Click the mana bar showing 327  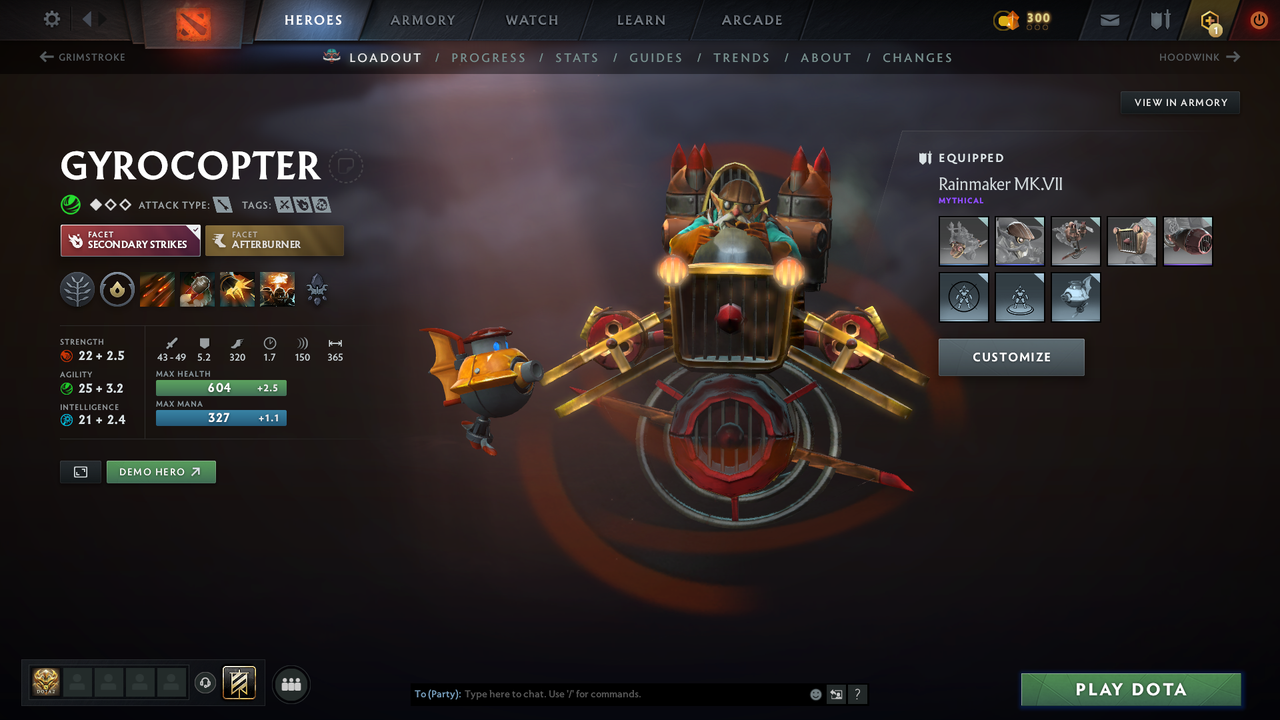pos(221,418)
